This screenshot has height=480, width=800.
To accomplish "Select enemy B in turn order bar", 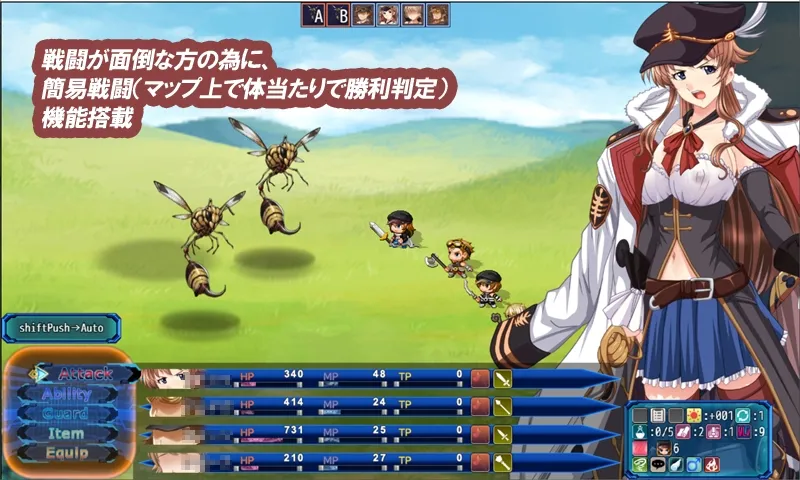I will pyautogui.click(x=339, y=15).
